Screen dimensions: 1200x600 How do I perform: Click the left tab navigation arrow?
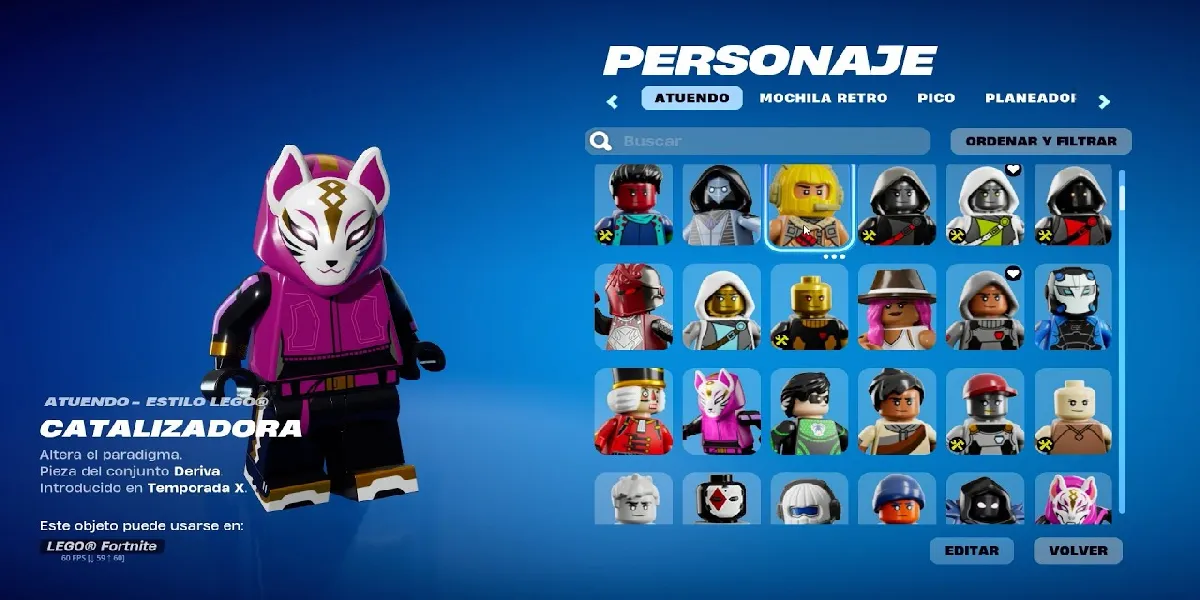(613, 101)
